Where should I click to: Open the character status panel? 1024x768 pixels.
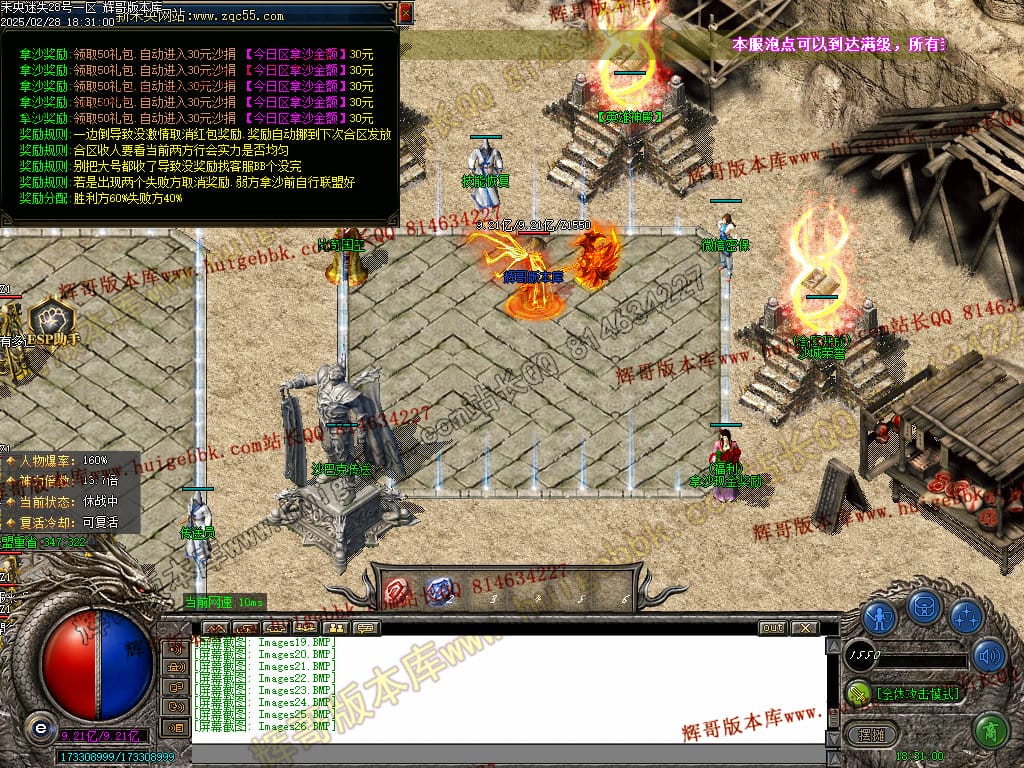coord(879,617)
